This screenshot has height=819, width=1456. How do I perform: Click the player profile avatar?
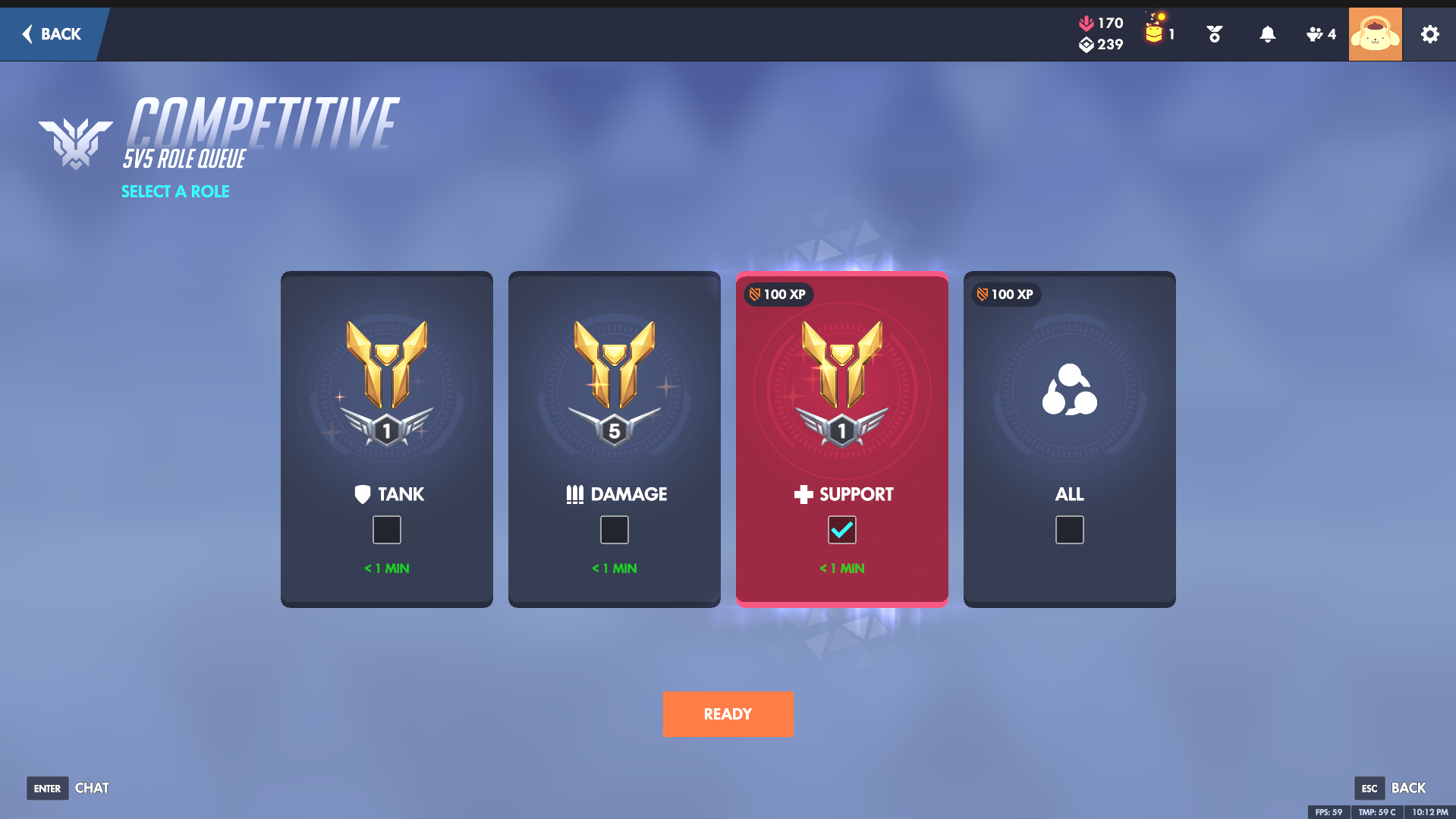(1375, 34)
